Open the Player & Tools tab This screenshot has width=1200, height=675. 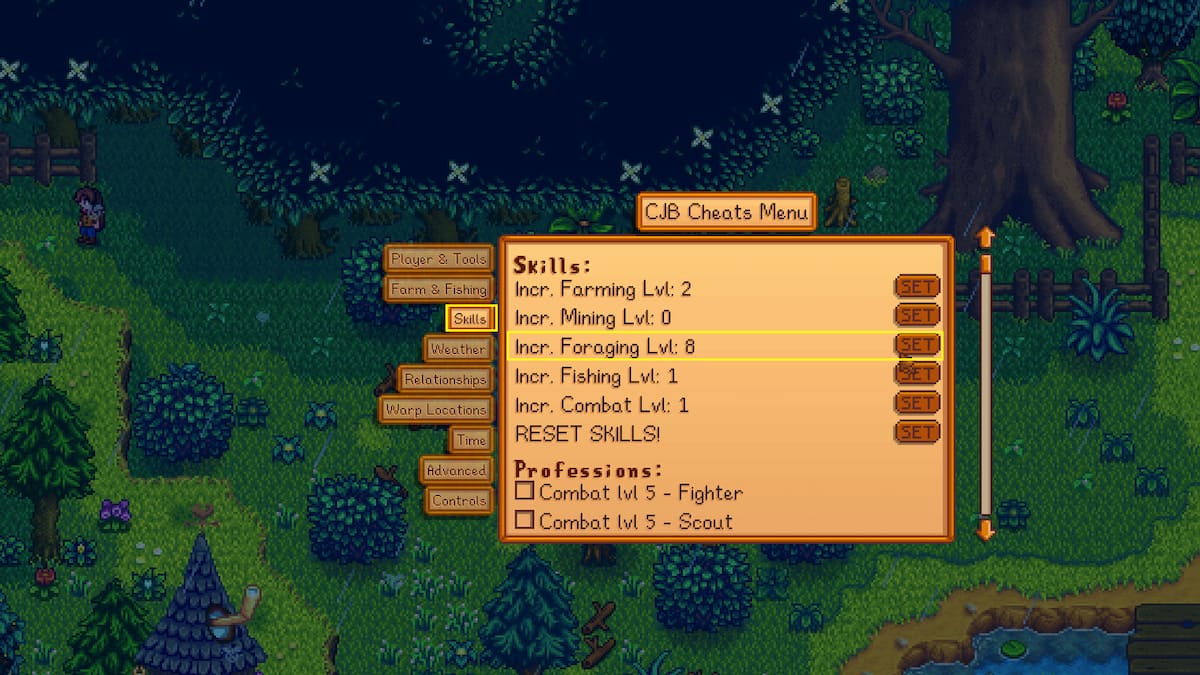click(x=438, y=259)
